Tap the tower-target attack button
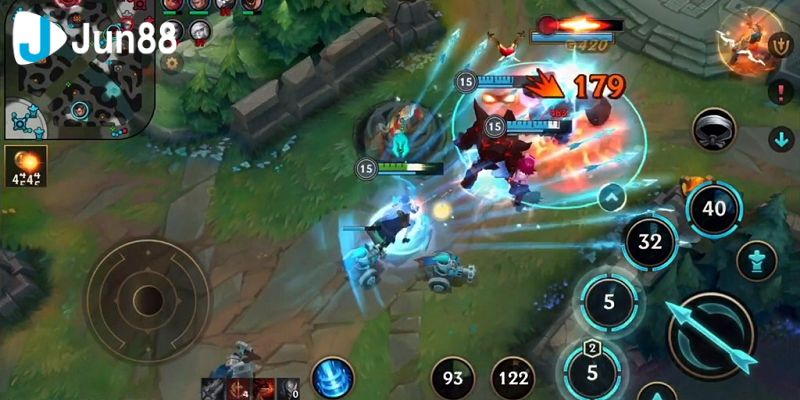This screenshot has width=800, height=400. 756,262
